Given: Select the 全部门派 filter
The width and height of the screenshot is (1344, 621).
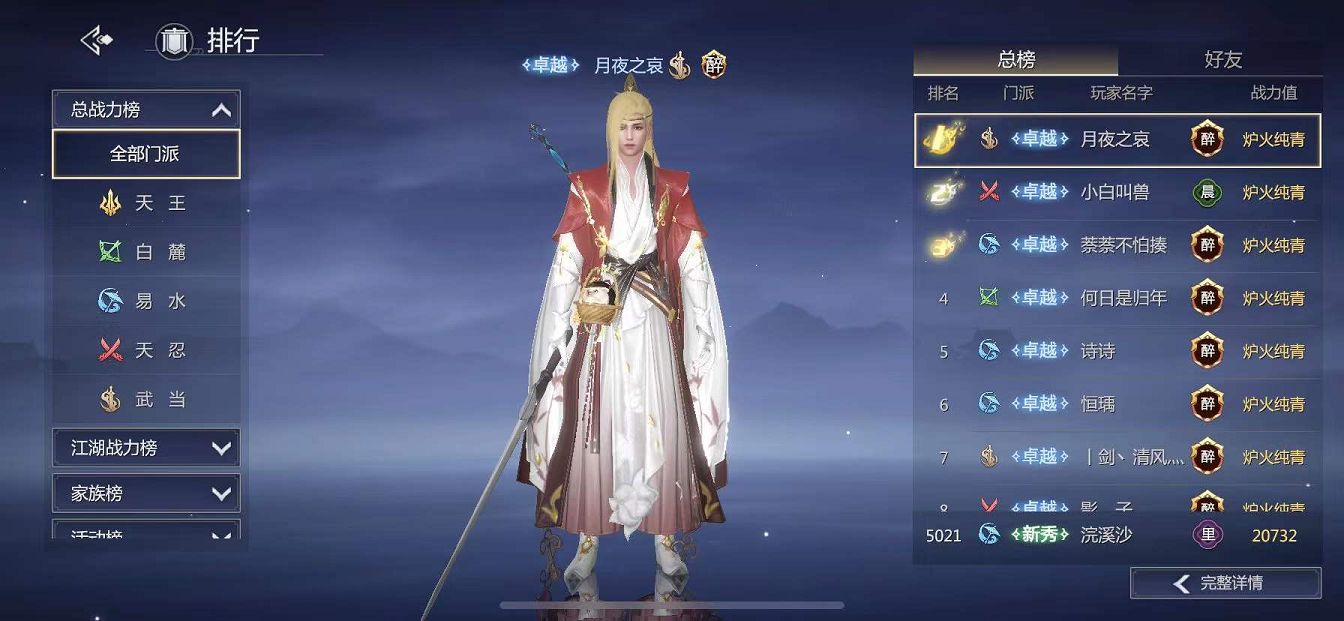Looking at the screenshot, I should [x=146, y=154].
